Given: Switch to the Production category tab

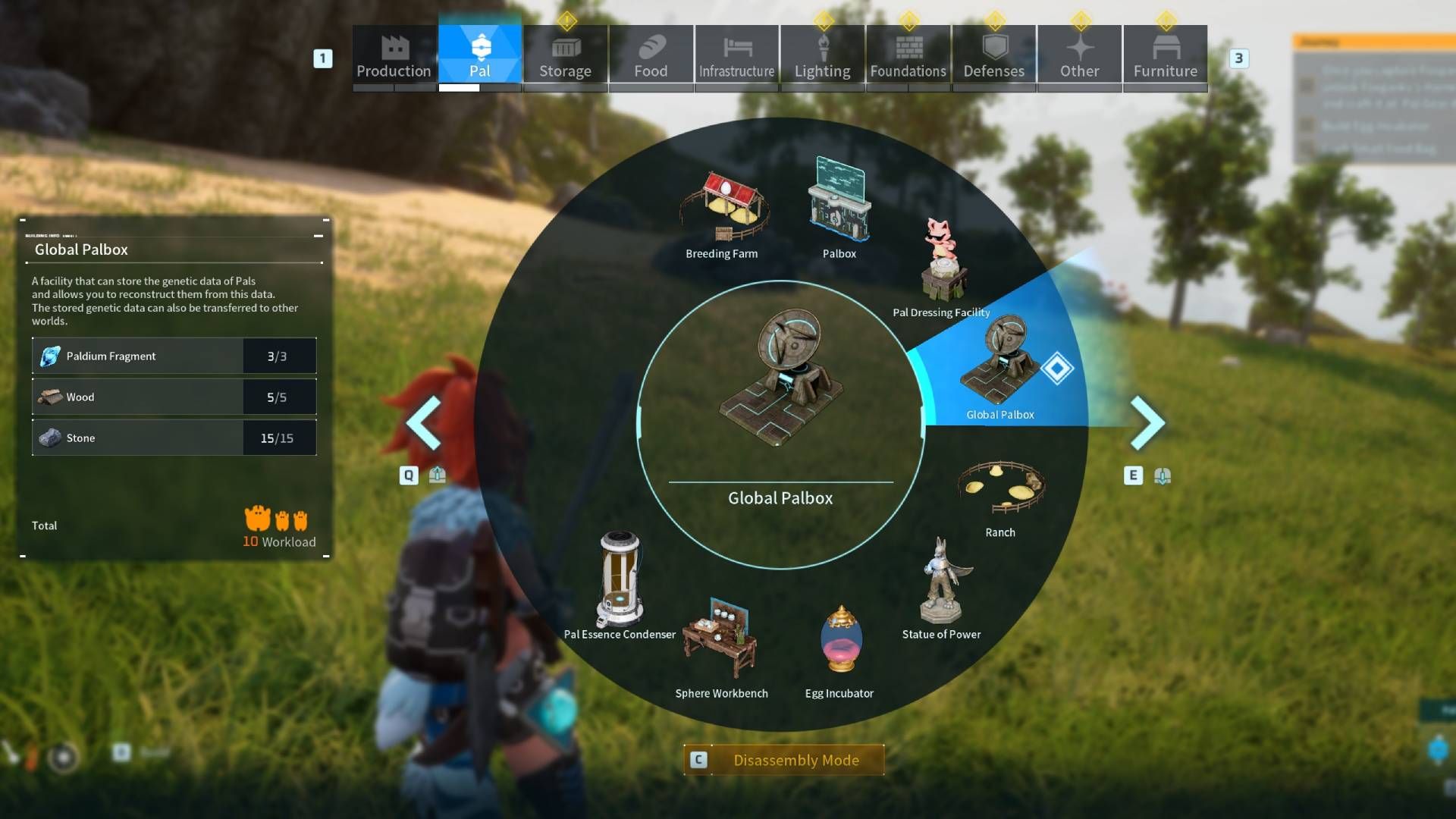Looking at the screenshot, I should click(x=394, y=56).
